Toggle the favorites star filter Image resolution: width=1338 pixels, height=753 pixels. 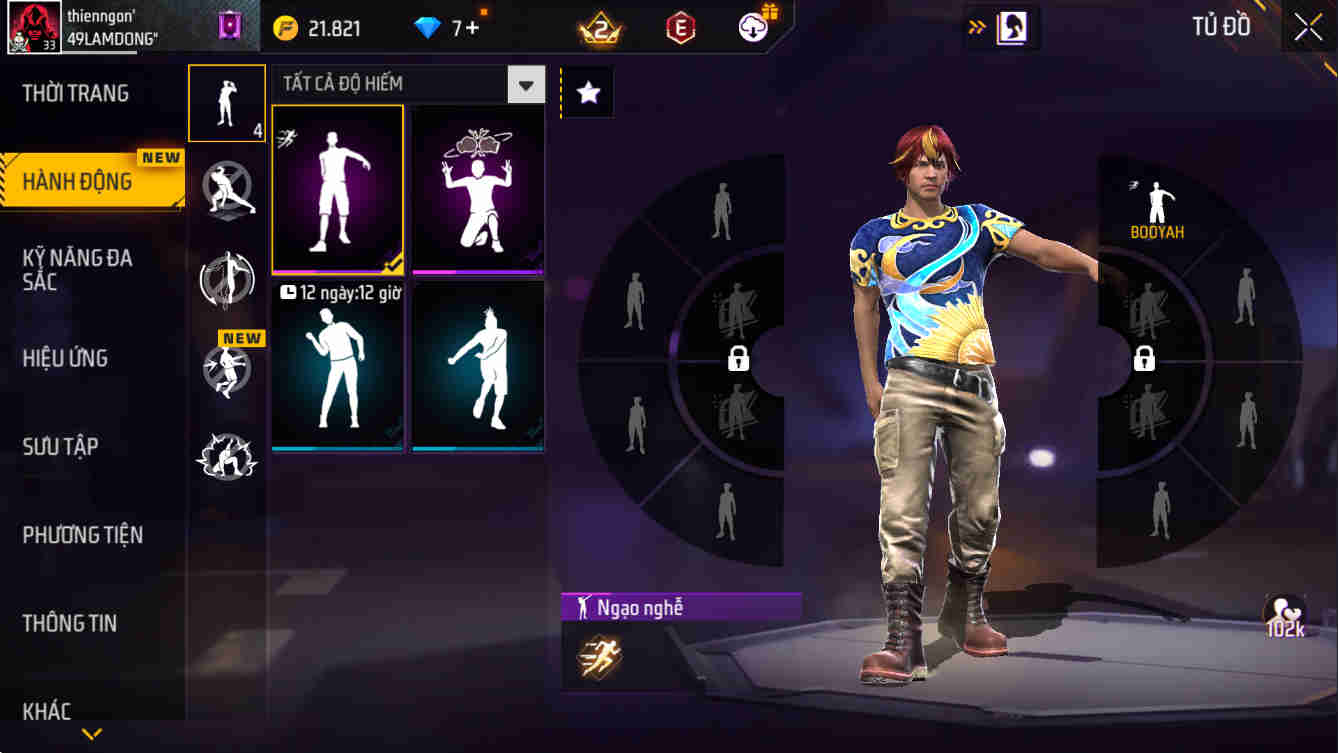pyautogui.click(x=588, y=91)
